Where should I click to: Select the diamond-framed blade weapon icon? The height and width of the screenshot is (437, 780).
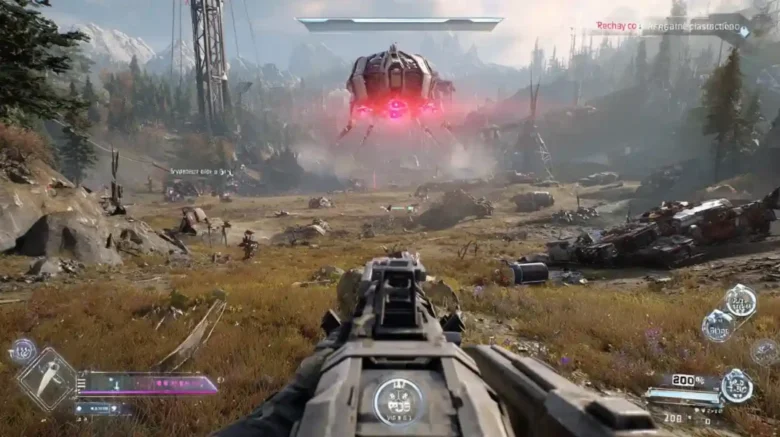click(46, 380)
